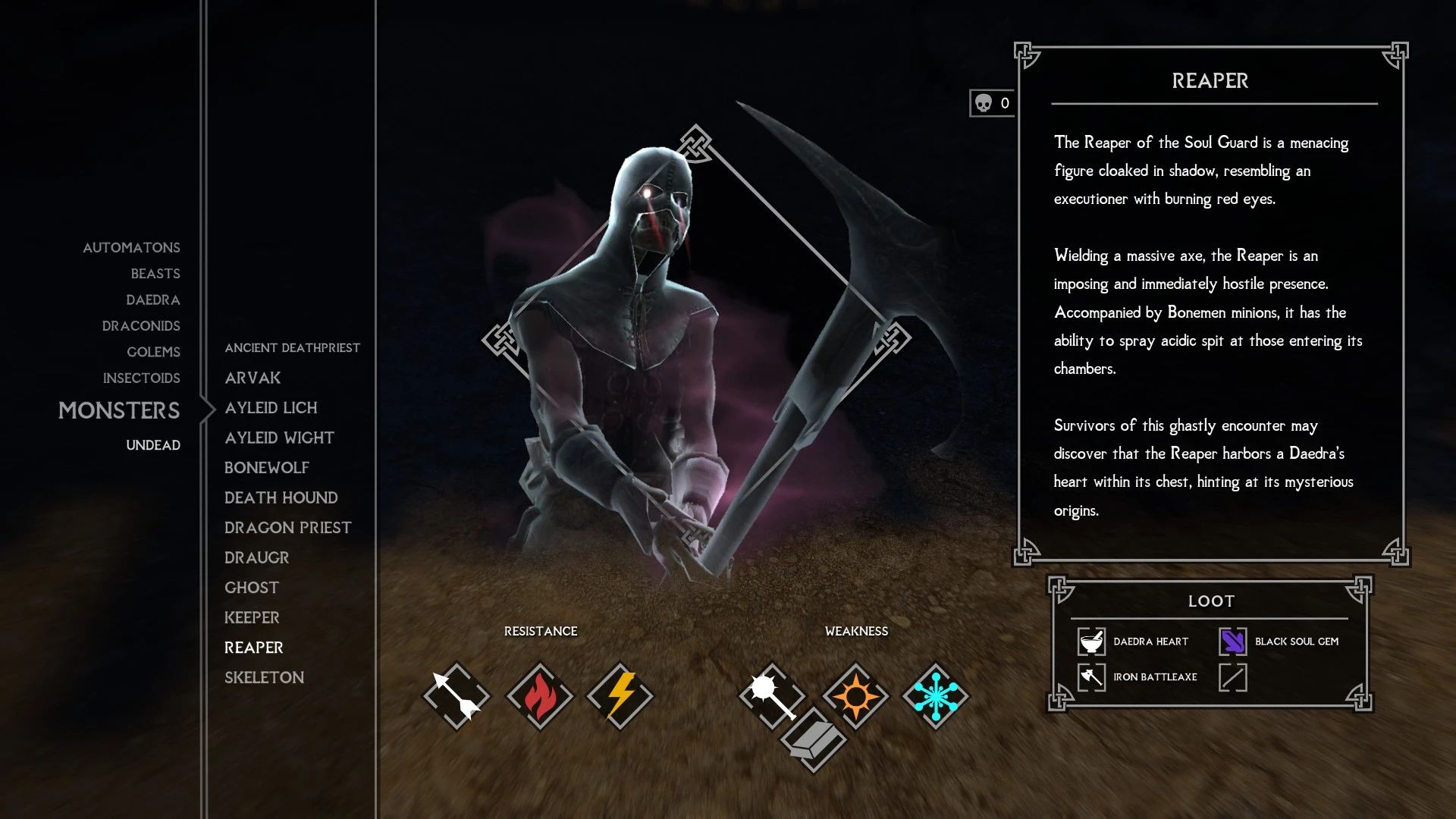Open the SKELETON bestiary entry
The width and height of the screenshot is (1456, 819).
click(264, 677)
